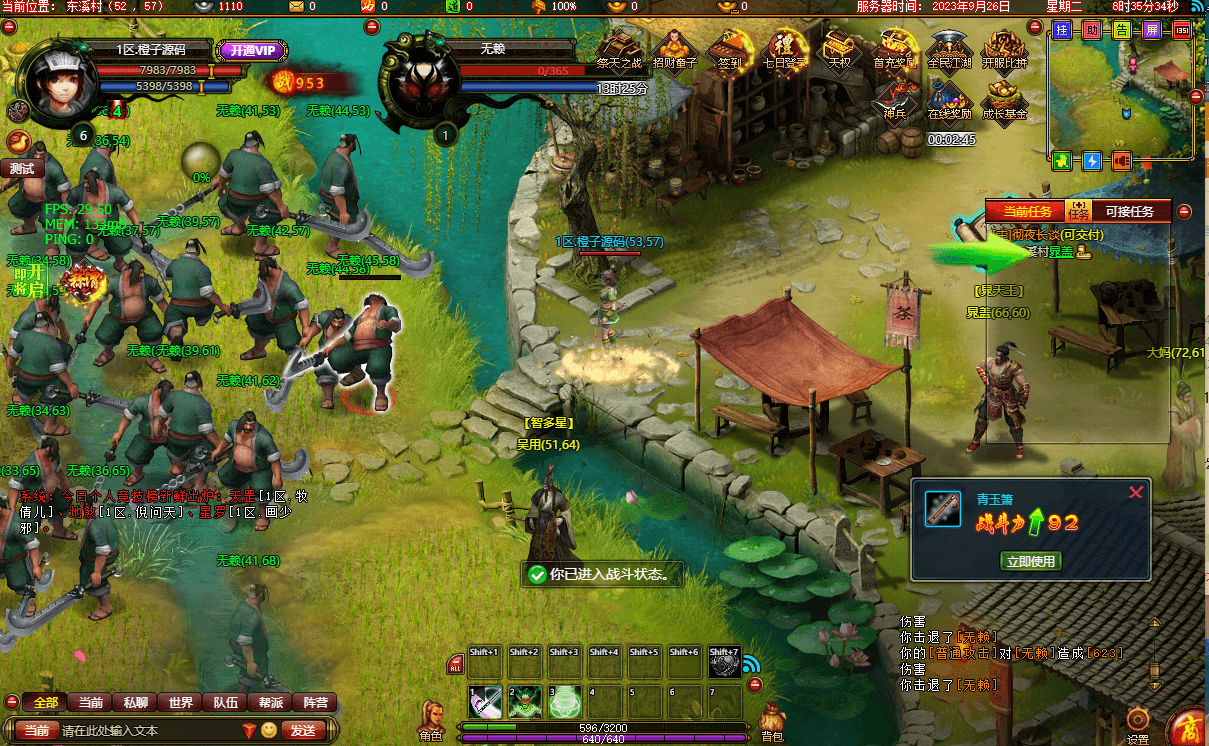This screenshot has height=746, width=1209.
Task: Open the 成长基金 growth fund icon
Action: (1004, 100)
